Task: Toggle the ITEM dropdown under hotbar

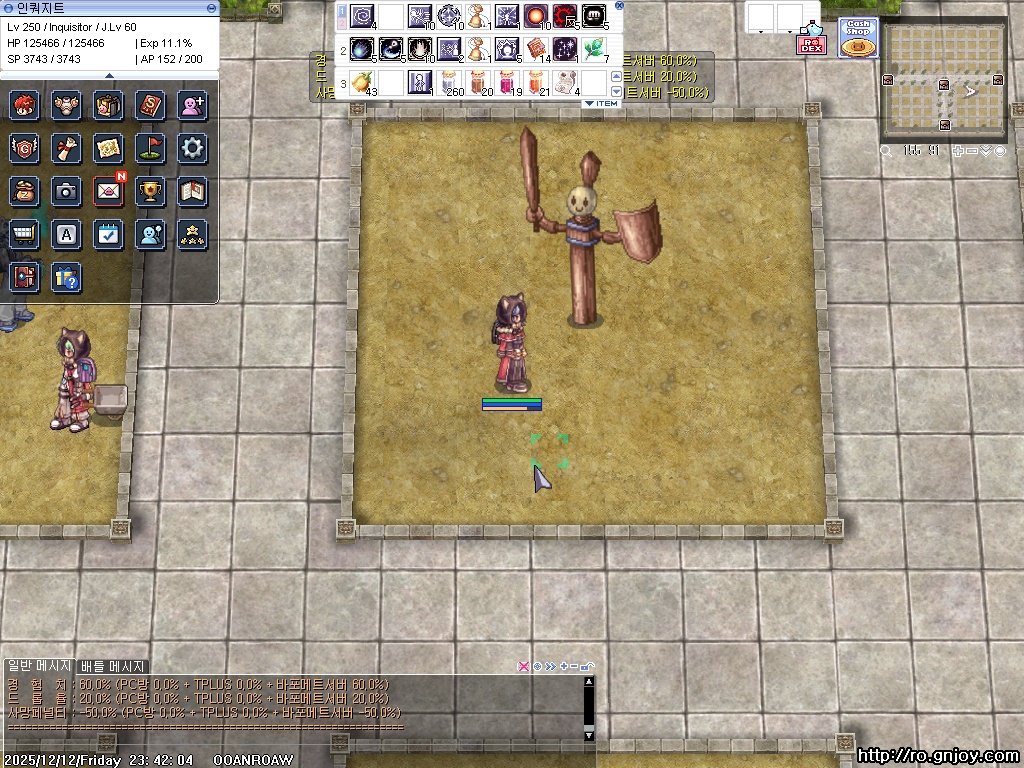Action: [601, 103]
